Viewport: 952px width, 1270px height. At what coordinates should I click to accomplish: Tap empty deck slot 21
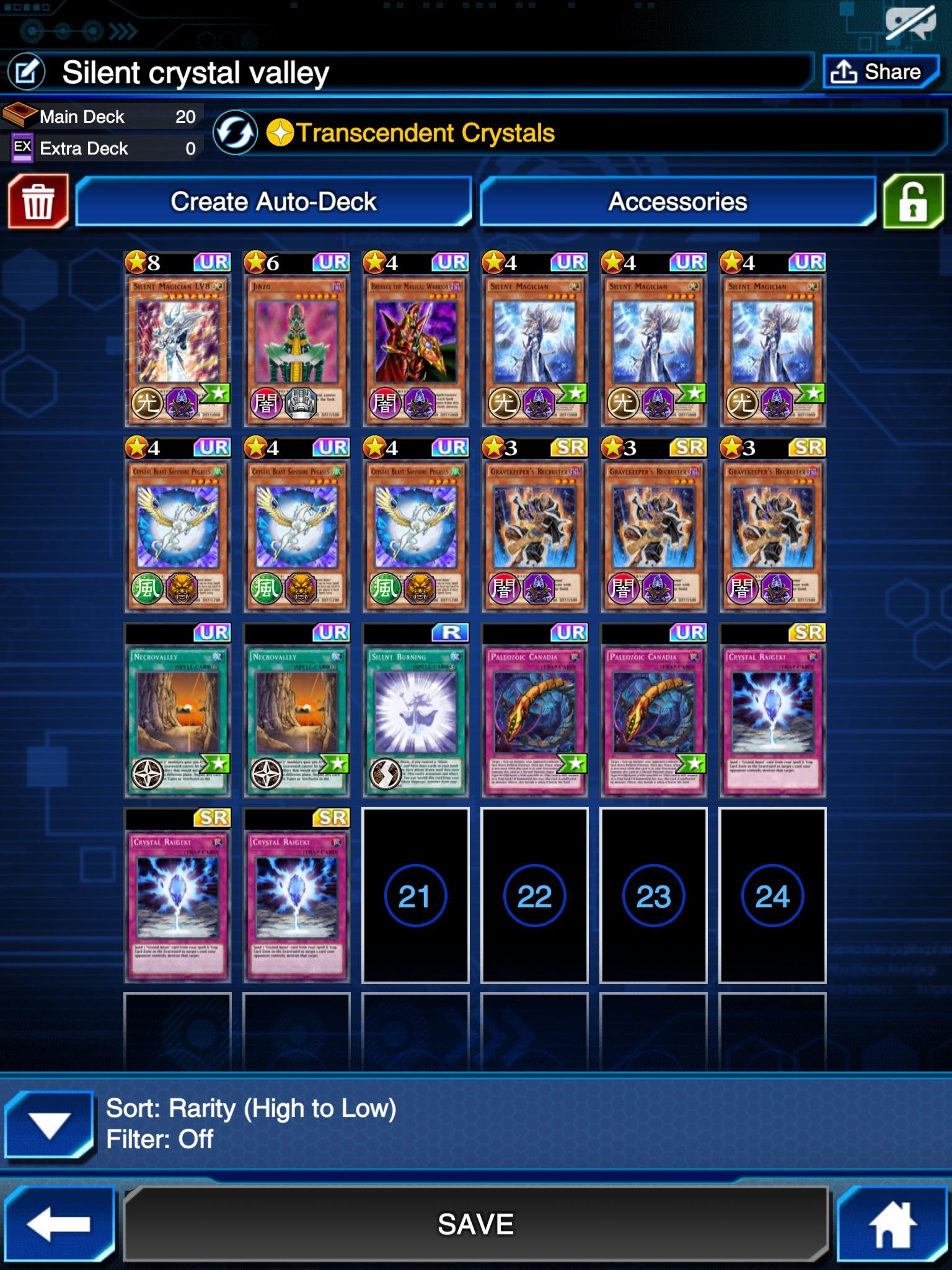pyautogui.click(x=415, y=896)
